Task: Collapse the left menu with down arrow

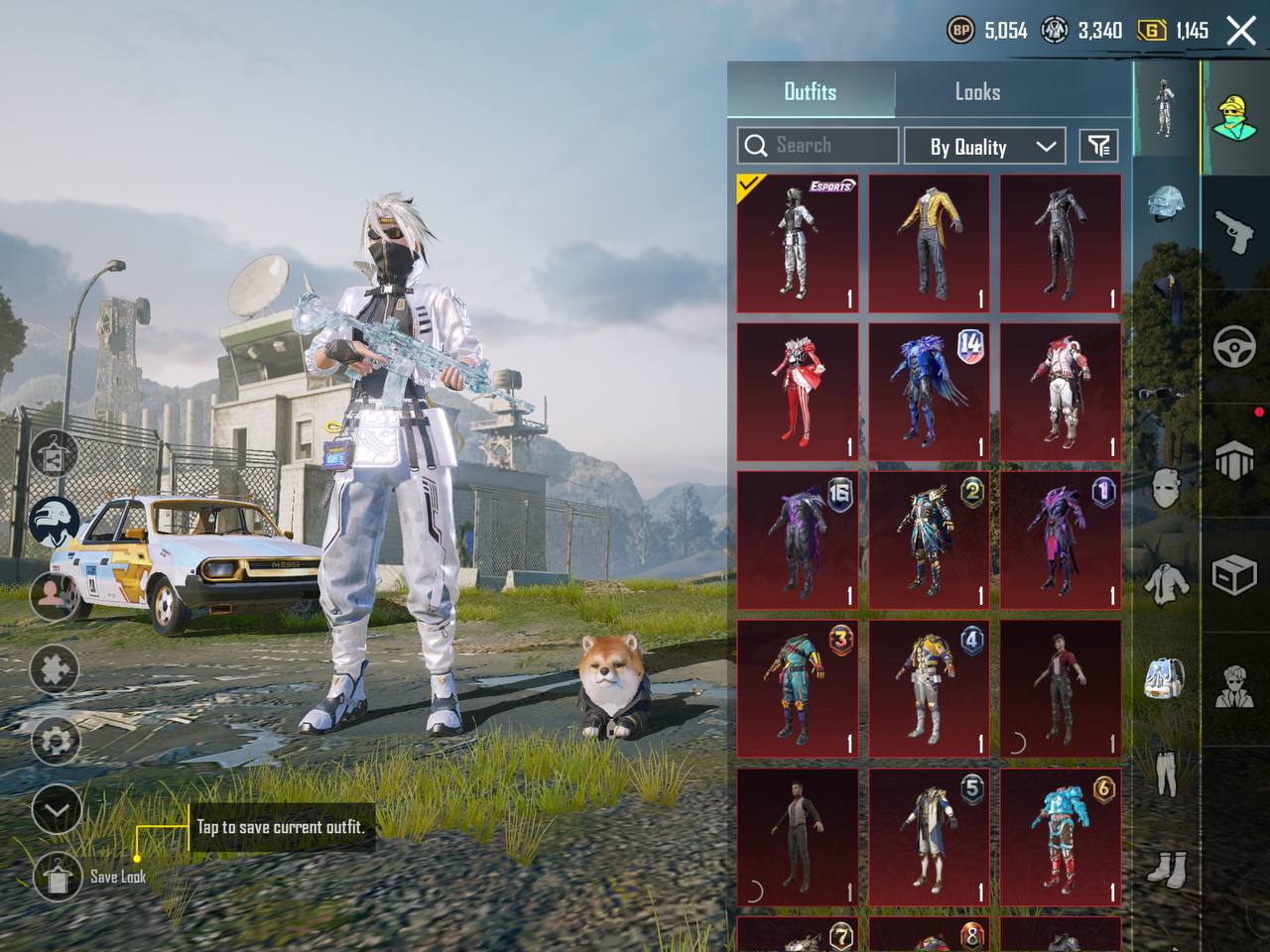Action: click(x=57, y=811)
